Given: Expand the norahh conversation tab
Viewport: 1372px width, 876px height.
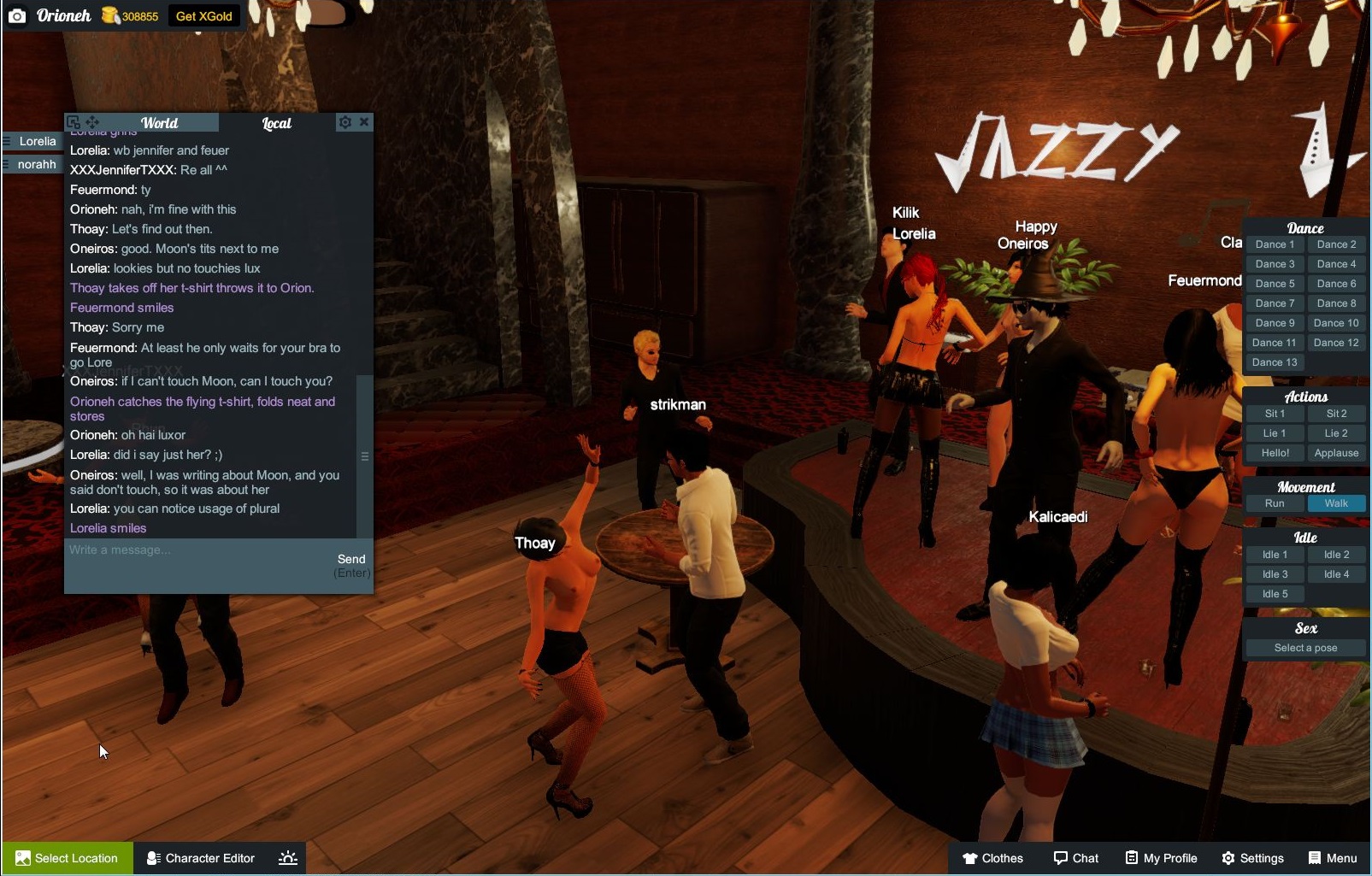Looking at the screenshot, I should [32, 164].
